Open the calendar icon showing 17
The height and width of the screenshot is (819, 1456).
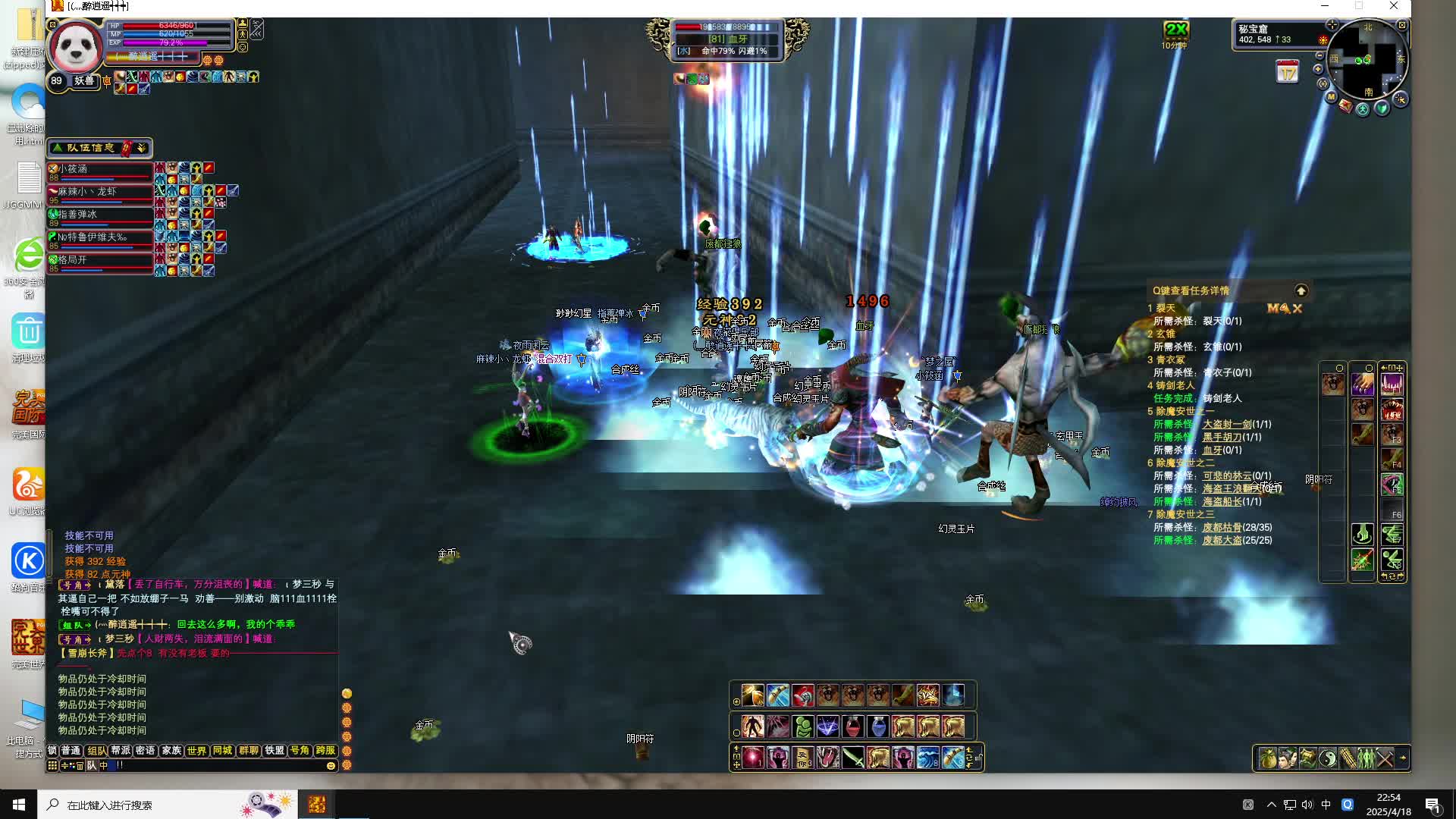coord(1287,73)
